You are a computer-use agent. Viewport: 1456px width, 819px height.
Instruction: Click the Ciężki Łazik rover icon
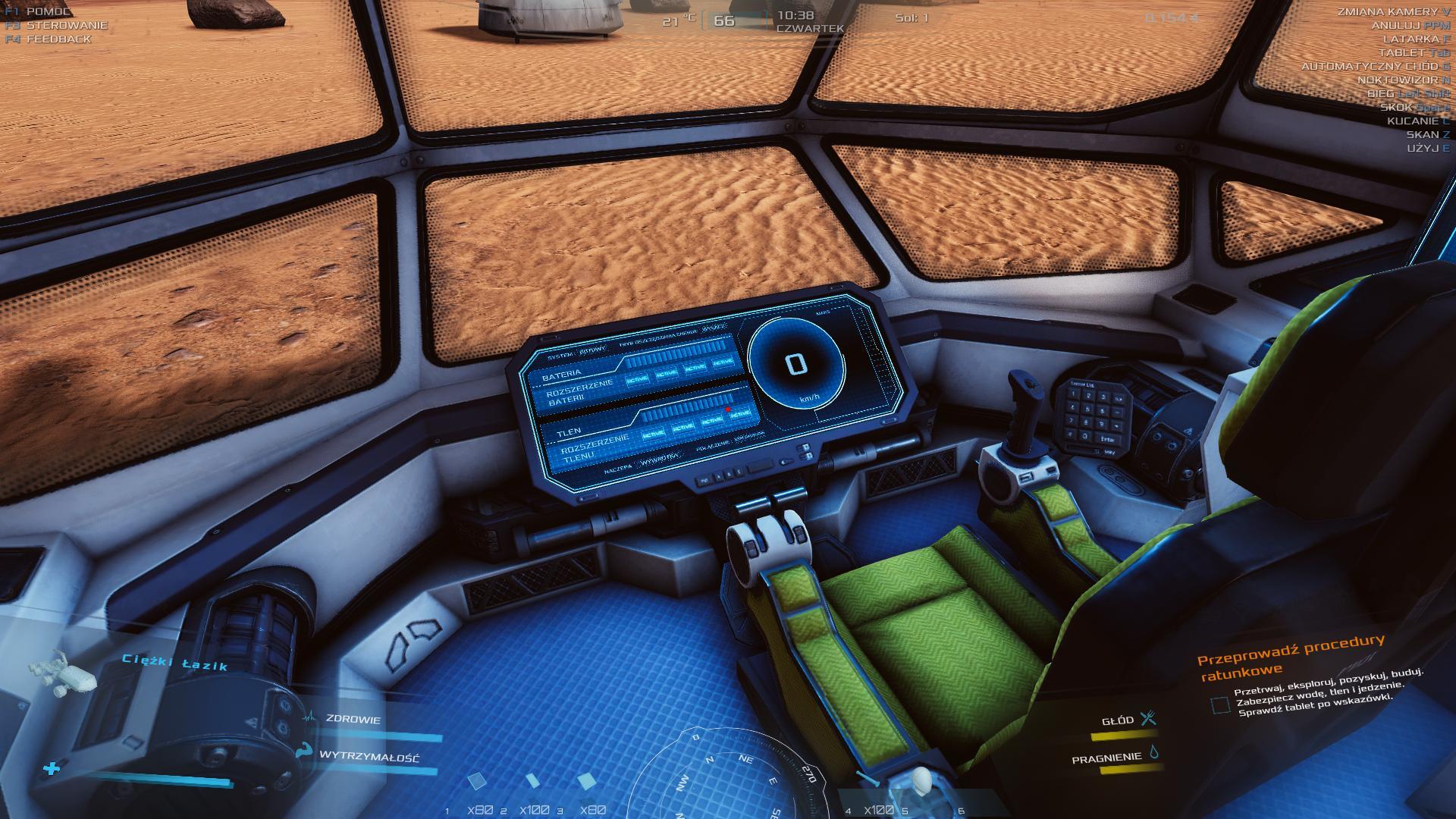(63, 673)
